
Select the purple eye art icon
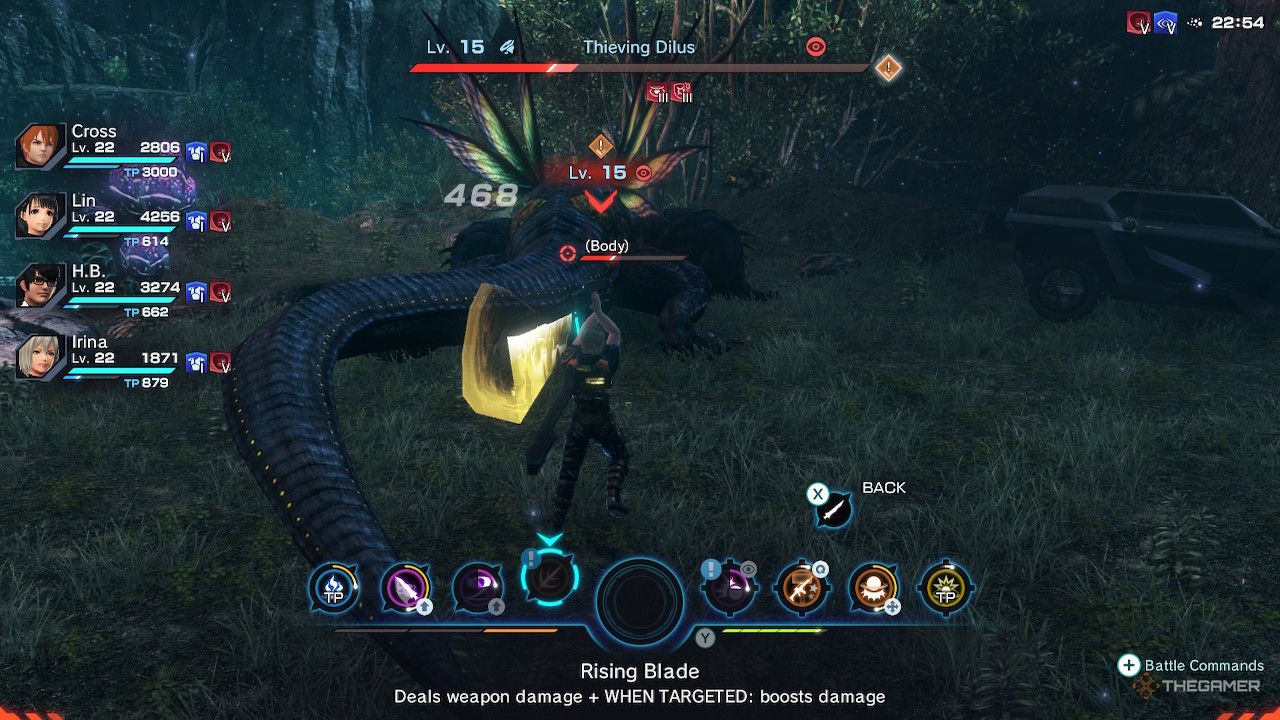point(477,589)
